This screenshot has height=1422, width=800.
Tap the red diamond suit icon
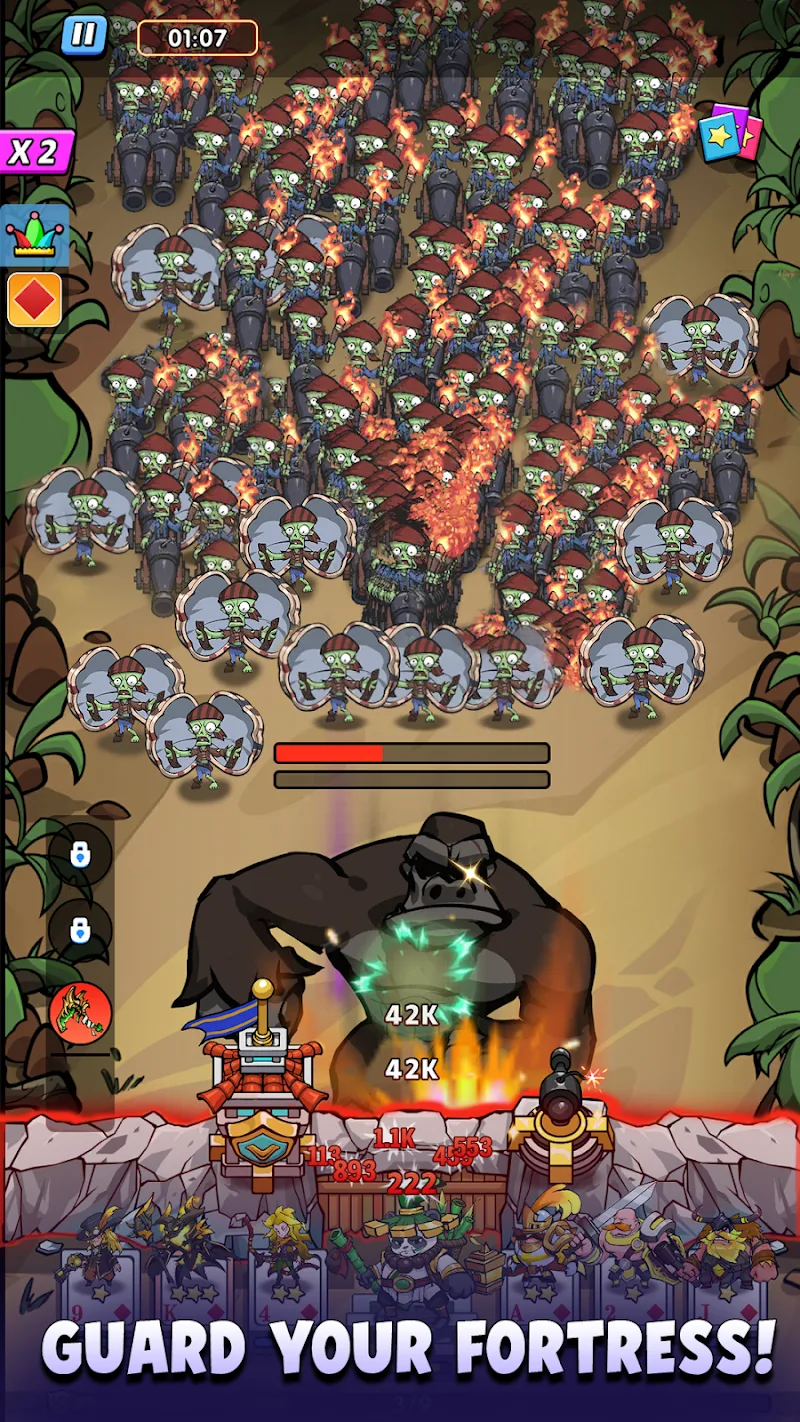pos(35,299)
